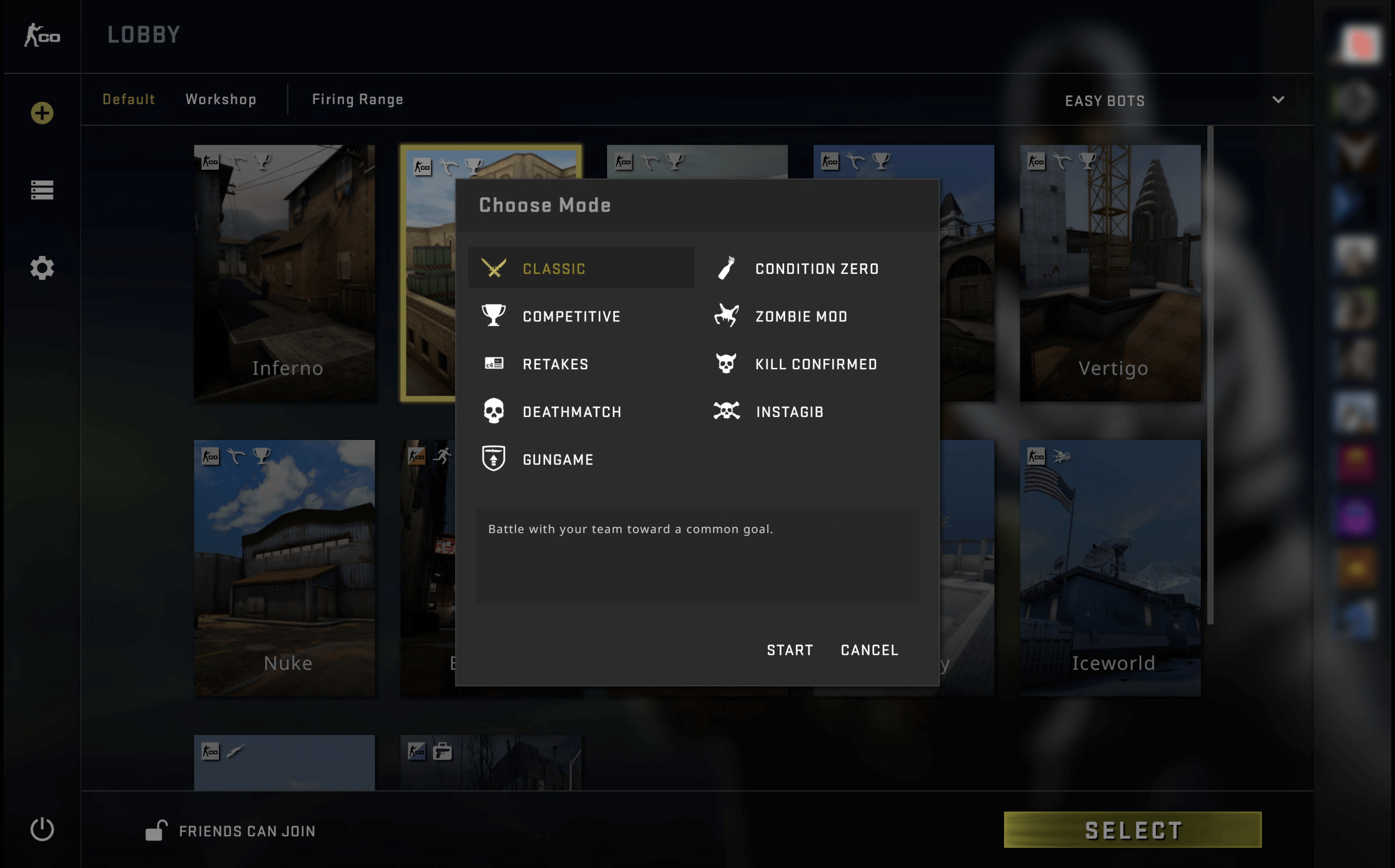Select the Retakes game mode
The width and height of the screenshot is (1395, 868).
tap(555, 363)
